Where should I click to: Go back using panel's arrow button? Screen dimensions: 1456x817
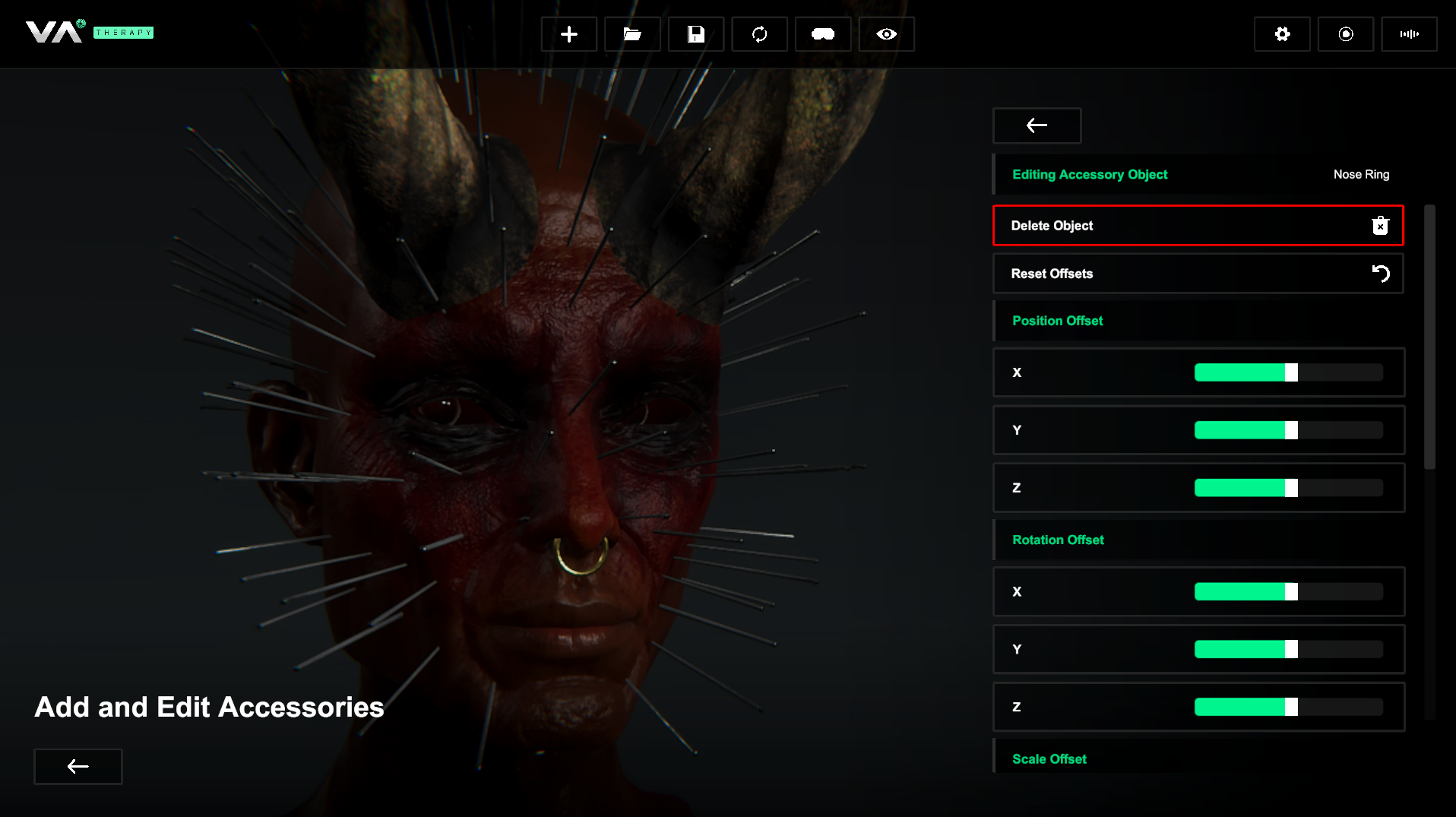click(1037, 125)
